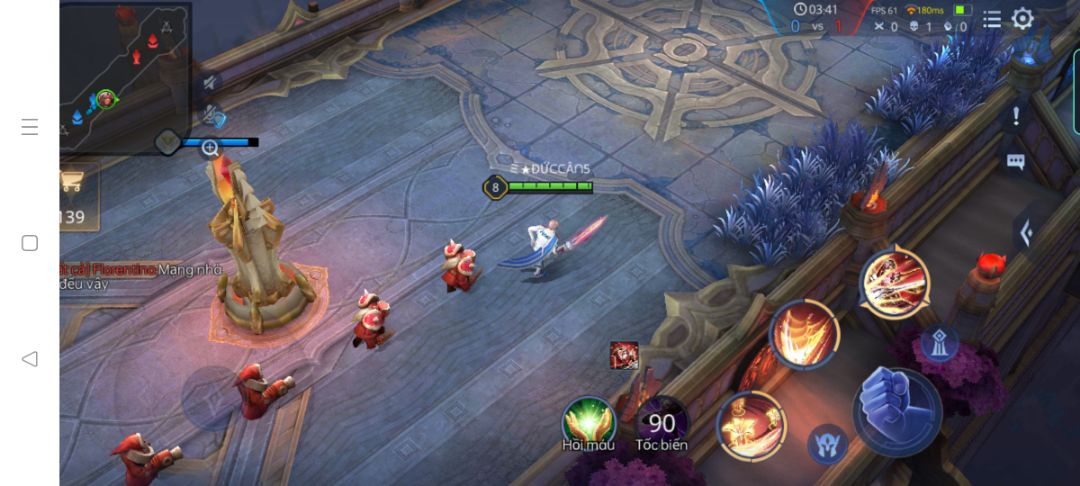
Task: Activate the fiery slash skill above the attack
Action: [x=895, y=281]
